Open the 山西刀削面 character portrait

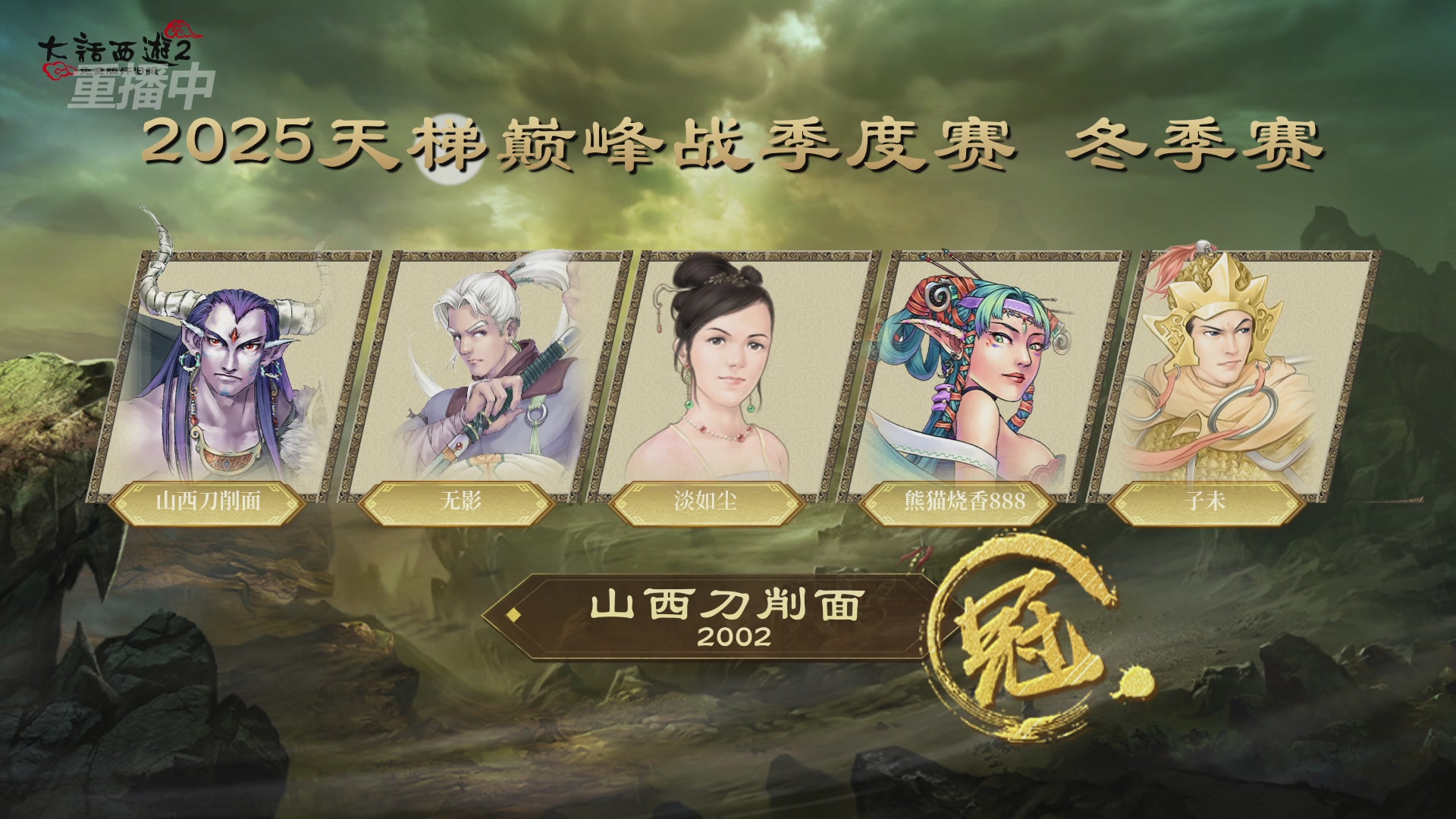click(220, 364)
